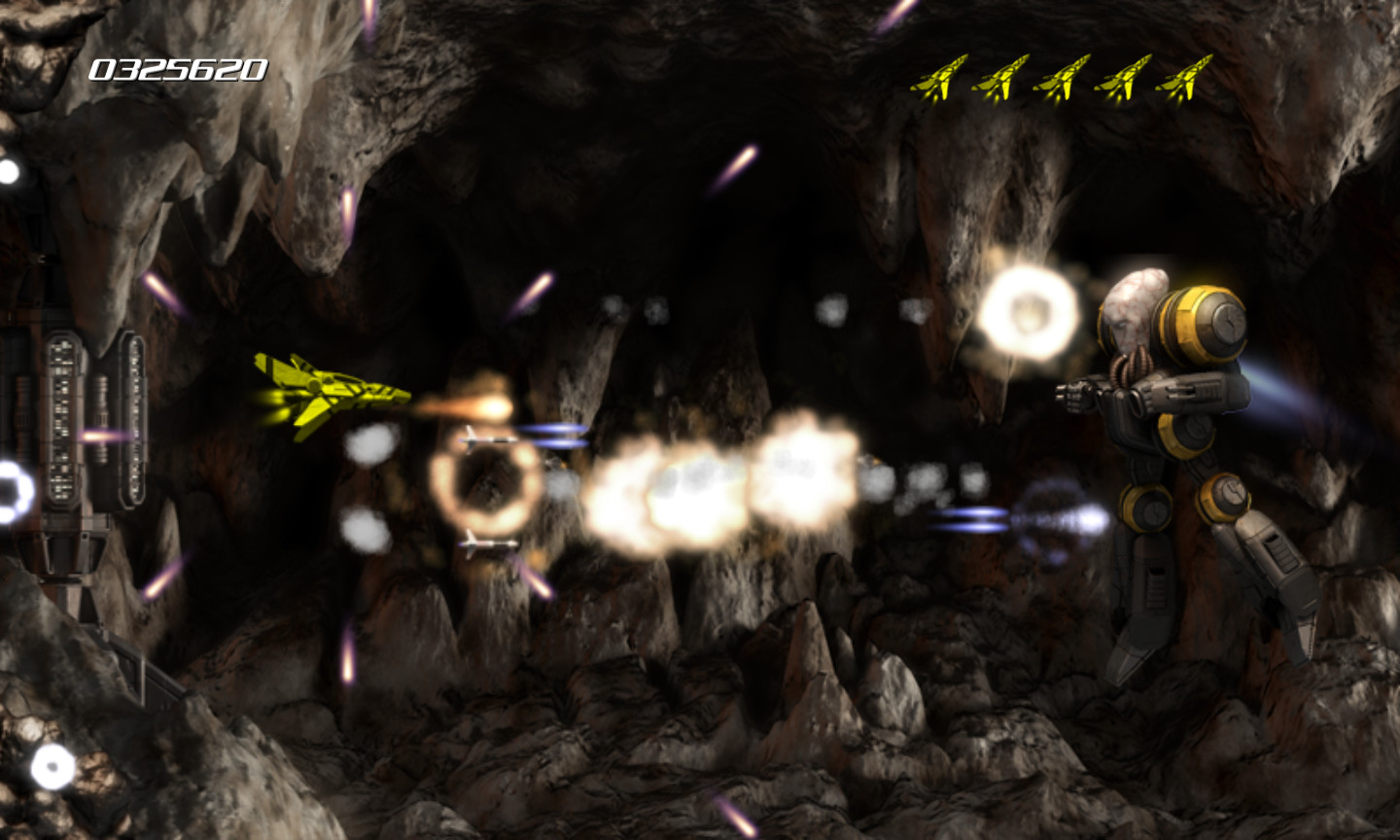Screen dimensions: 1400x840
Task: Select the lower missile below the explosion
Action: [x=486, y=546]
